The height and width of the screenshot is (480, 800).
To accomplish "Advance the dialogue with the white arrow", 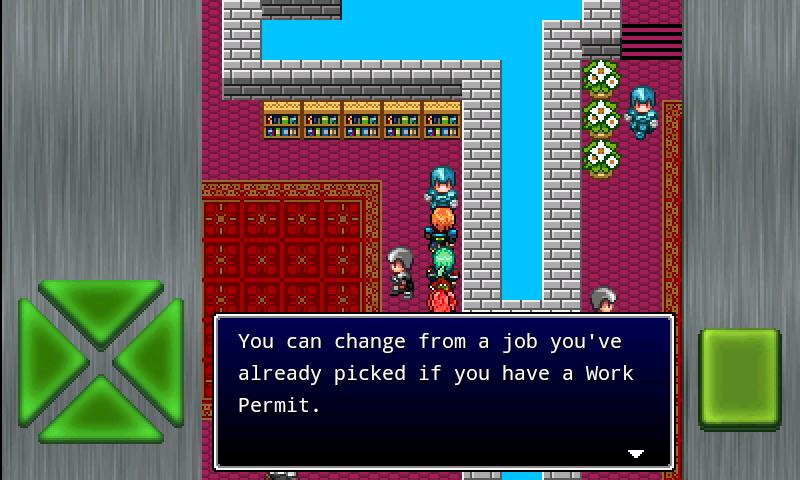I will (x=635, y=453).
